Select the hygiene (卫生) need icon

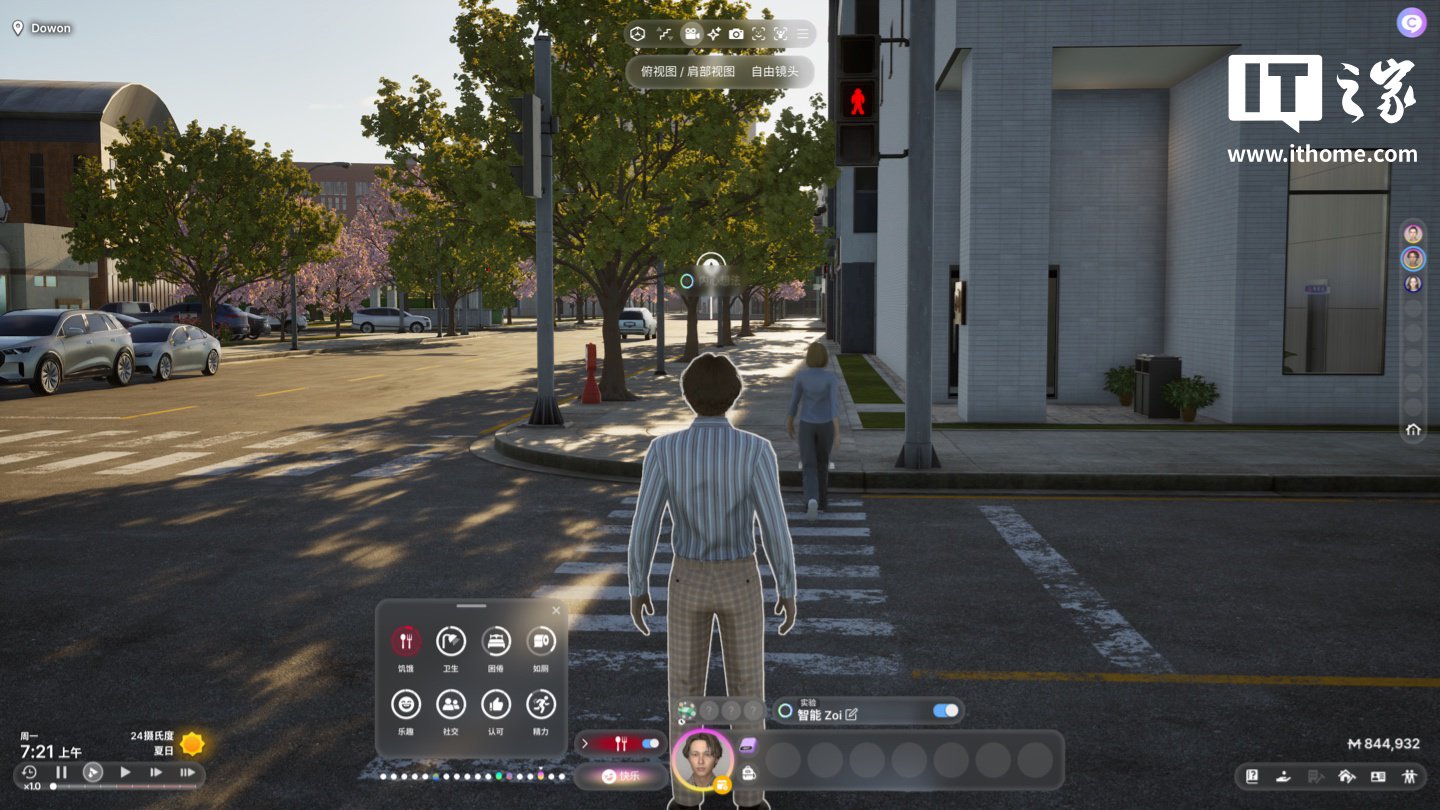tap(451, 640)
